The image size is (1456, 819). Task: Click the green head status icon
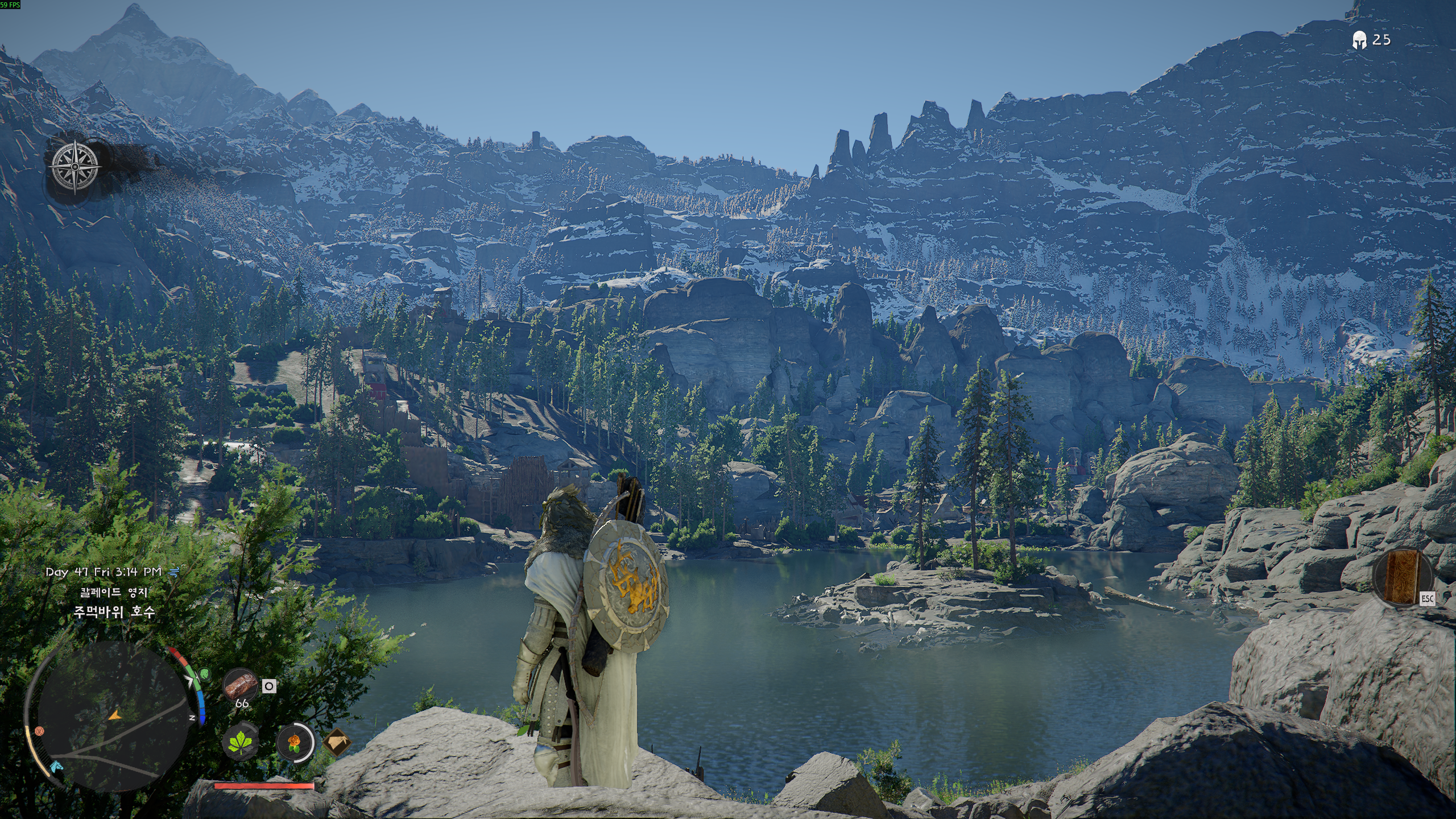click(x=205, y=675)
